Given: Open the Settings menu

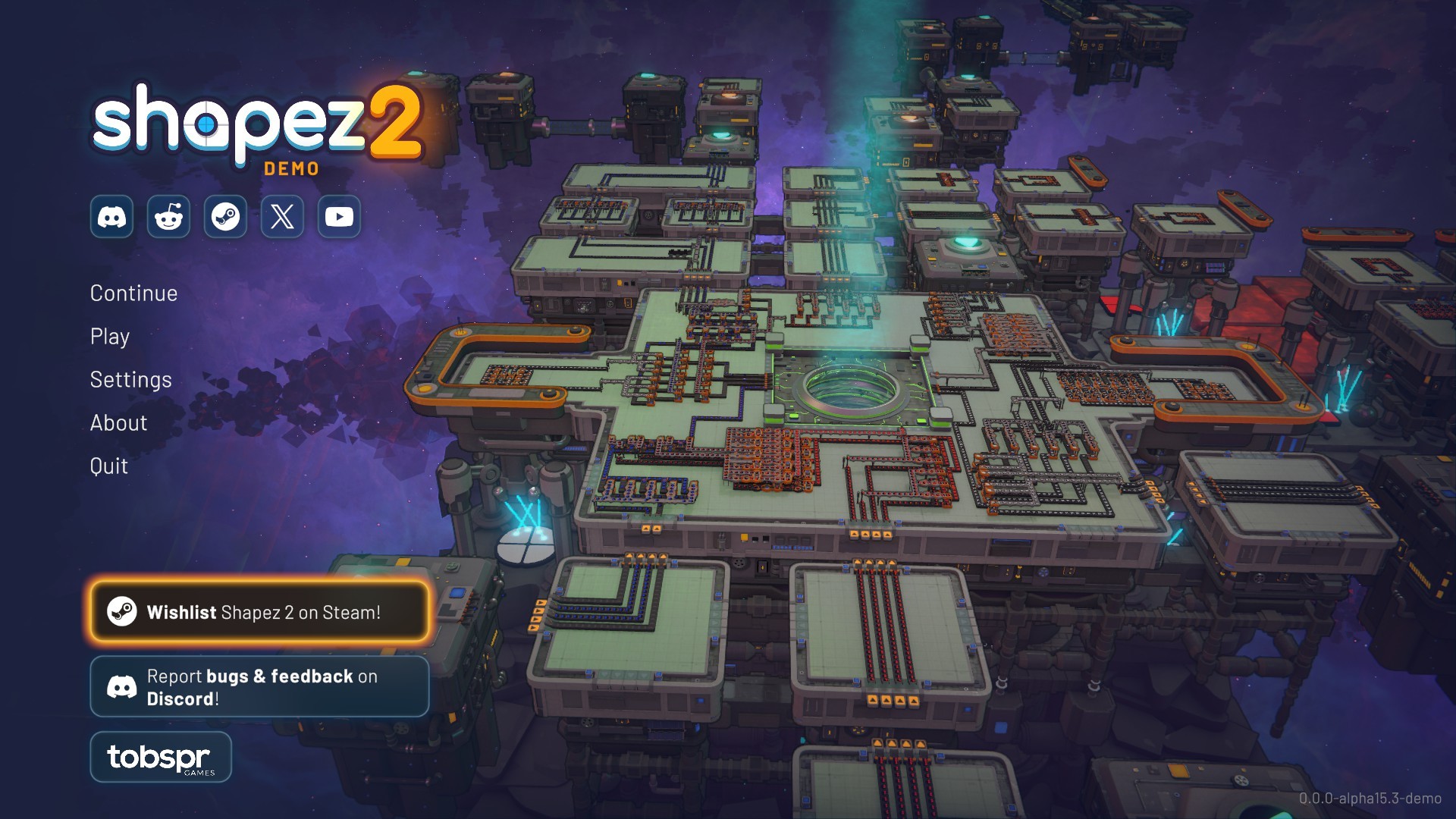Looking at the screenshot, I should [x=130, y=380].
